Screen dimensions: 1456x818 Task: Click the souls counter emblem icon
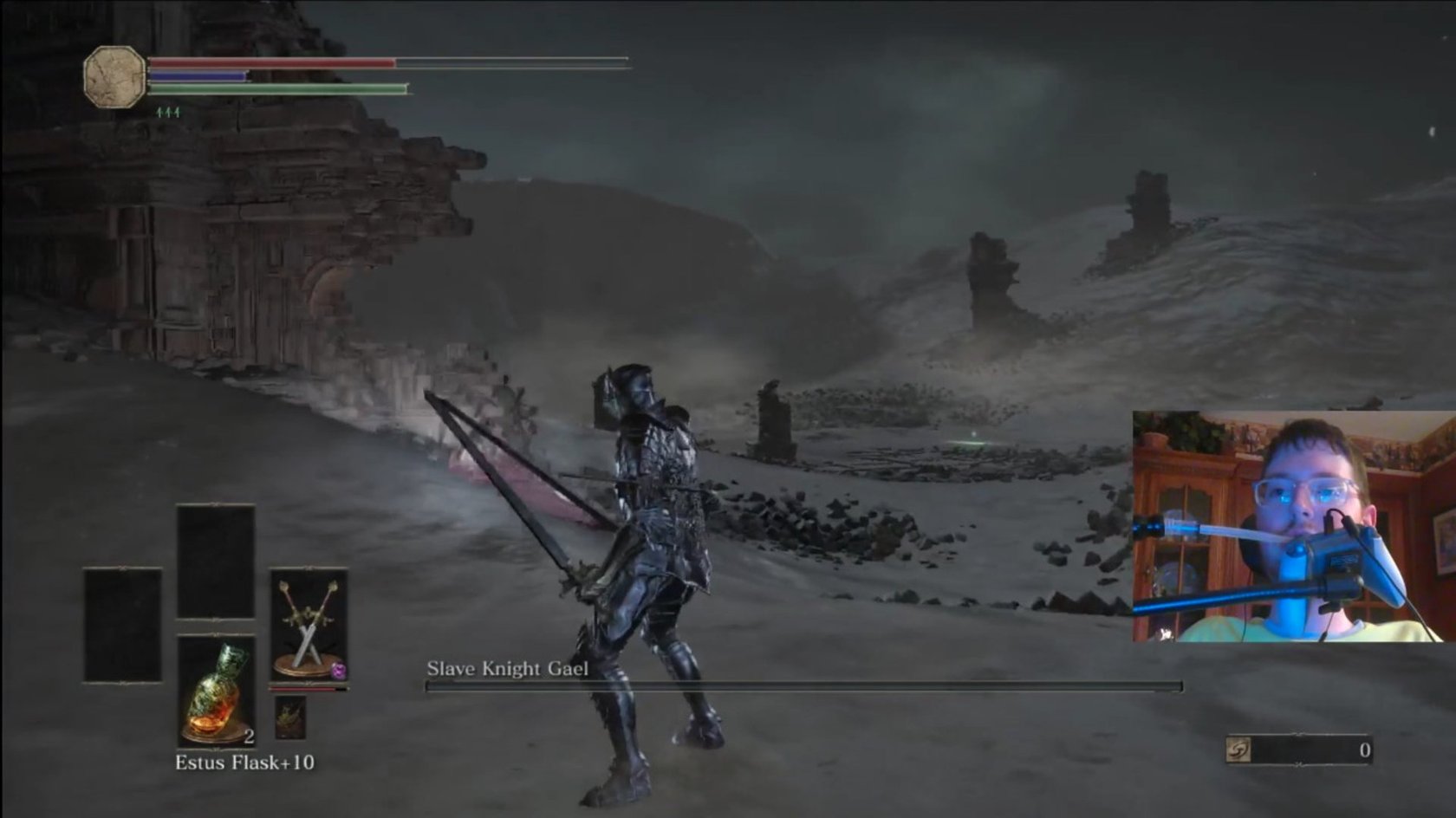[x=1239, y=750]
